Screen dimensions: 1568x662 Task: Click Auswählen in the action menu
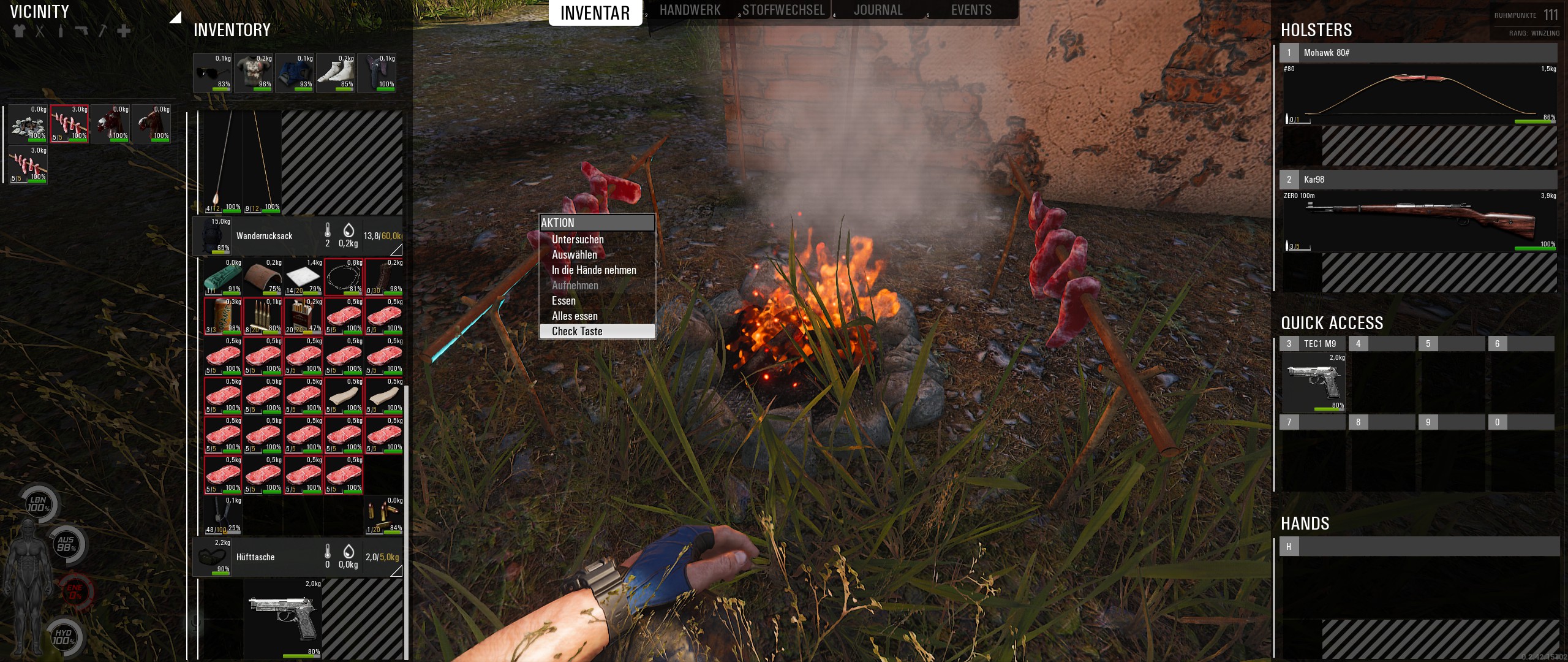pyautogui.click(x=574, y=255)
